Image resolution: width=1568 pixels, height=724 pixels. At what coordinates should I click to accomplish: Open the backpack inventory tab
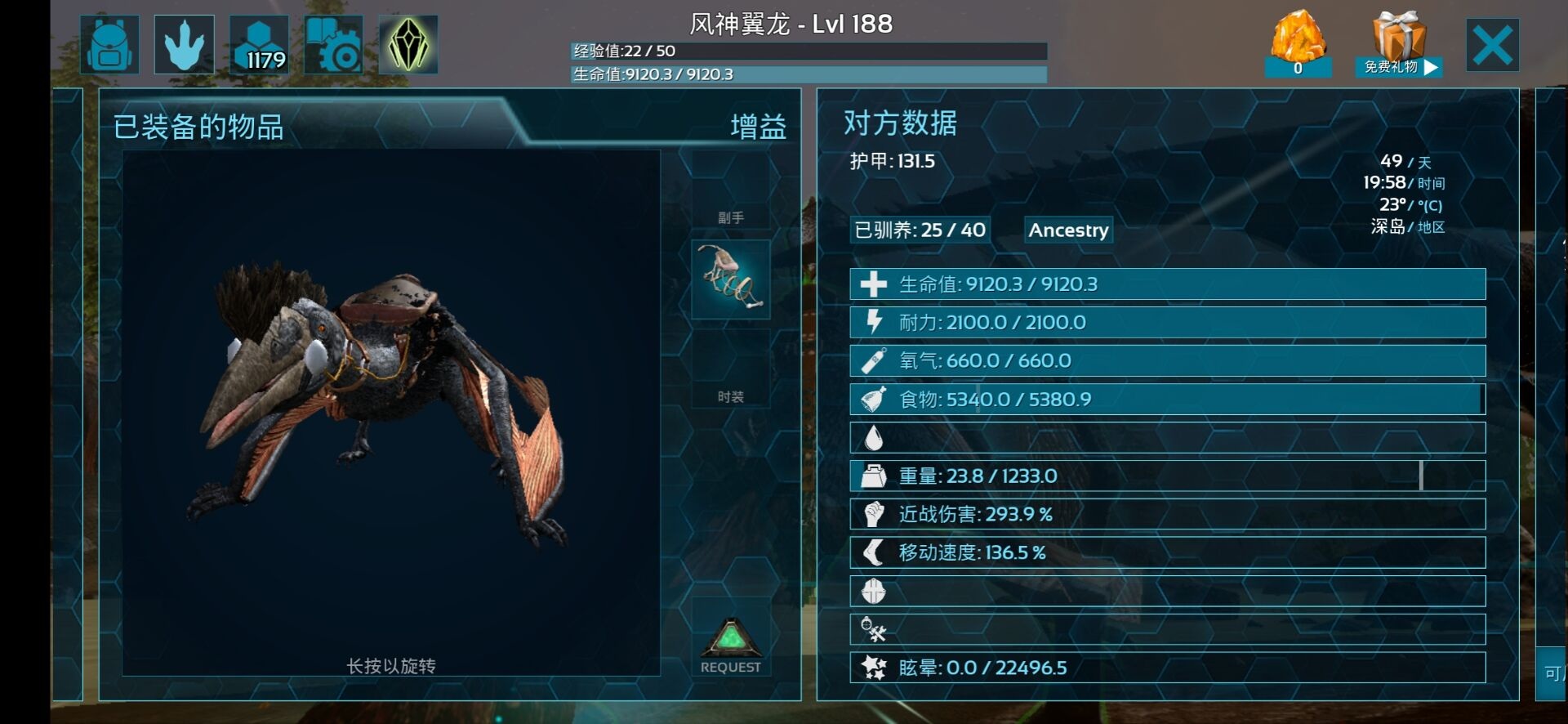pyautogui.click(x=109, y=45)
